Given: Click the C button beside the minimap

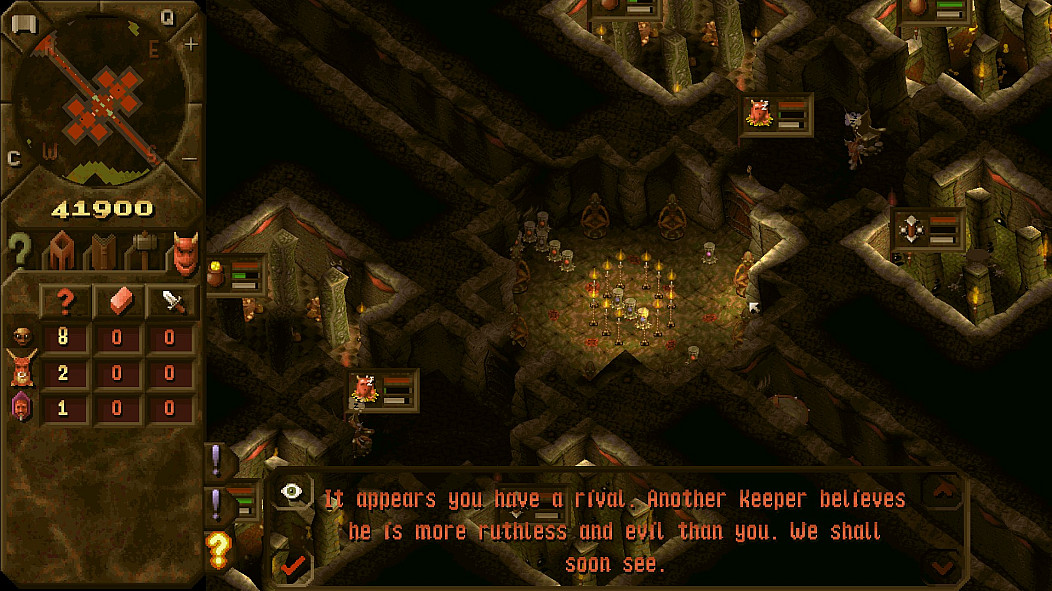Looking at the screenshot, I should [14, 158].
